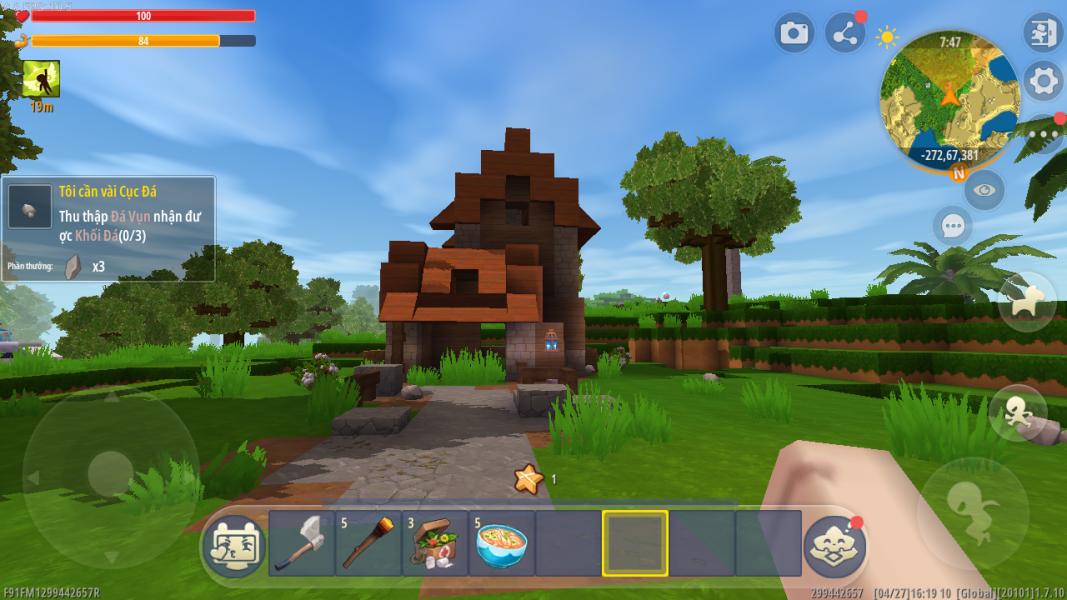
Task: Open the crafting icon right of hotbar
Action: 834,546
